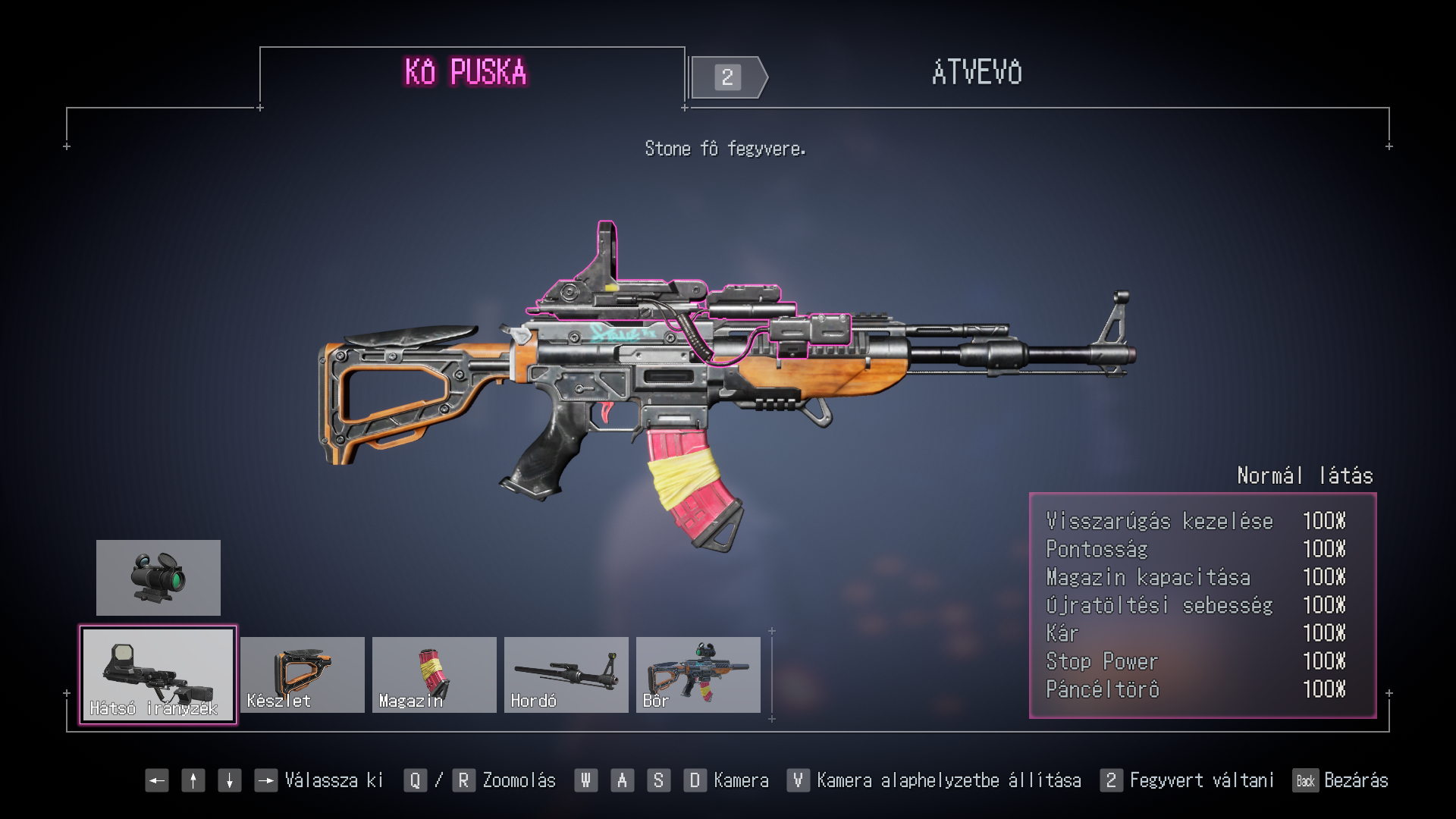The width and height of the screenshot is (1456, 819).
Task: Open the Bőr skin slot
Action: pos(698,675)
